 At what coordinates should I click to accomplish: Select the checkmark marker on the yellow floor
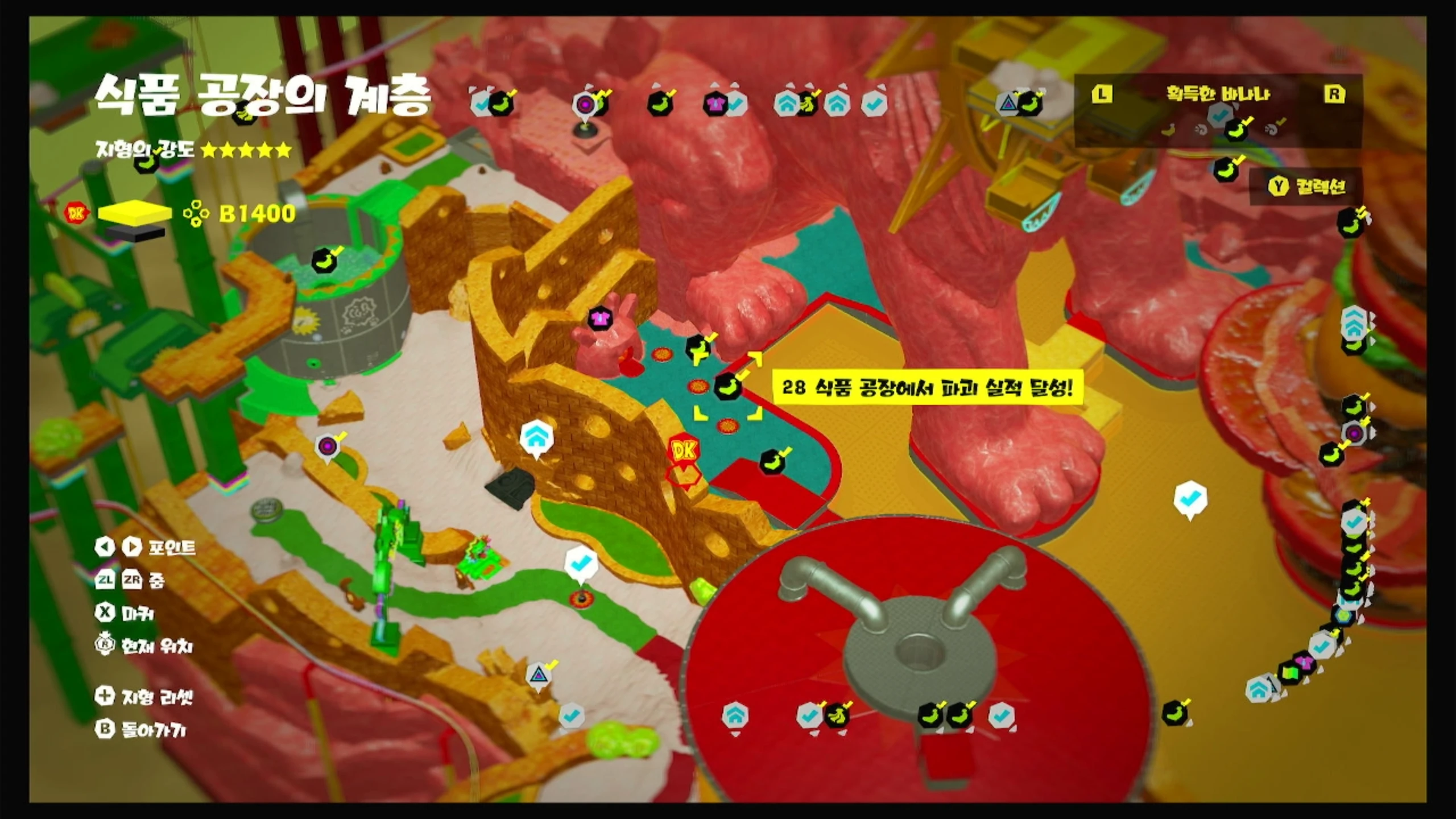click(x=1190, y=499)
